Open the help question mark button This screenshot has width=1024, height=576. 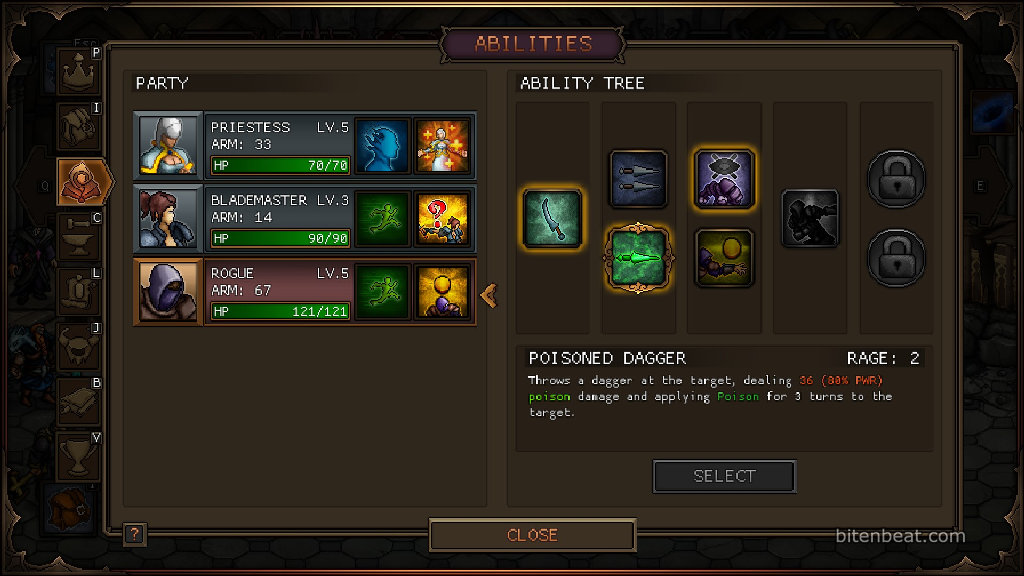(135, 534)
